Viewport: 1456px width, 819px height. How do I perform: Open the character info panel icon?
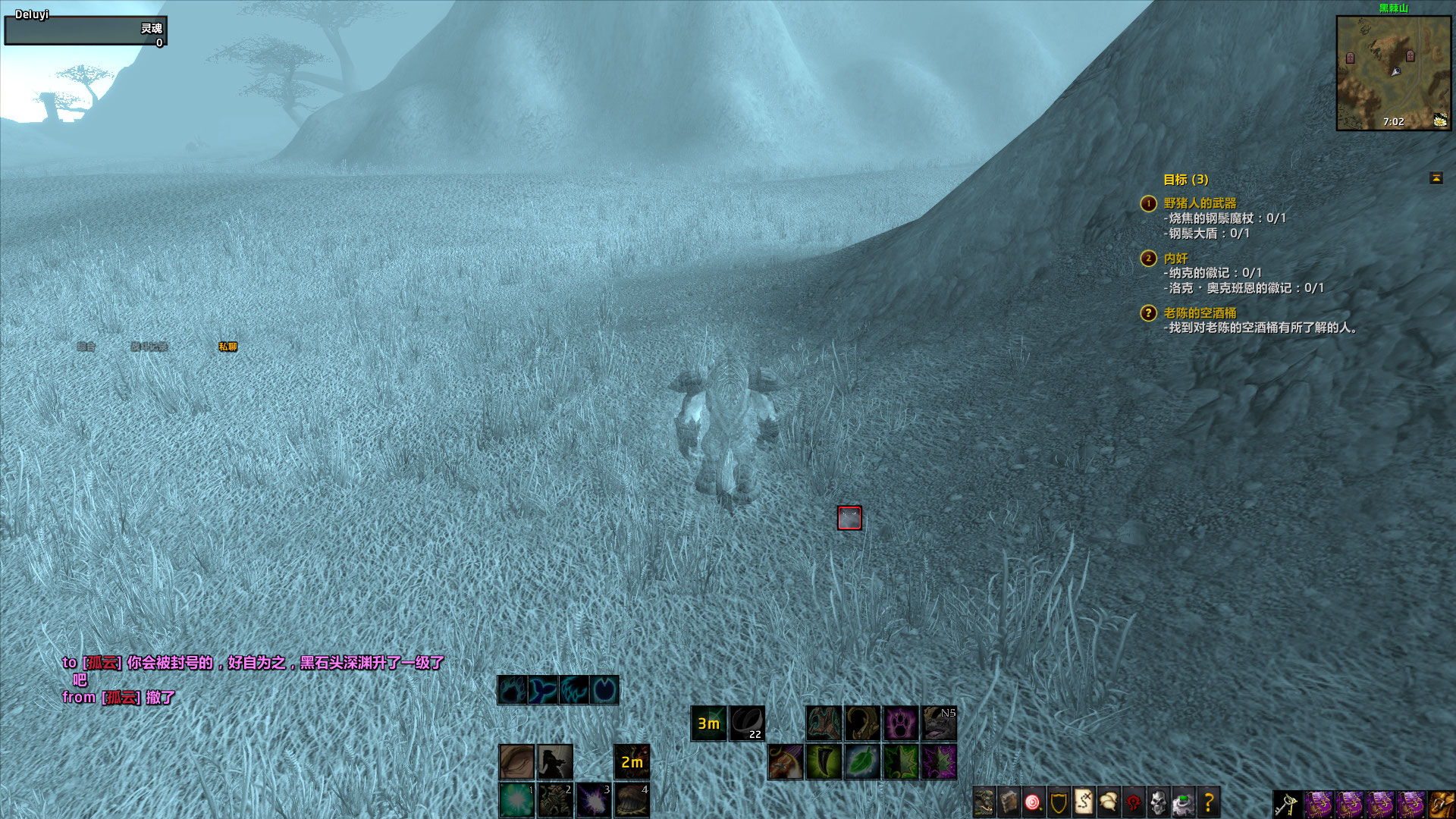(983, 798)
